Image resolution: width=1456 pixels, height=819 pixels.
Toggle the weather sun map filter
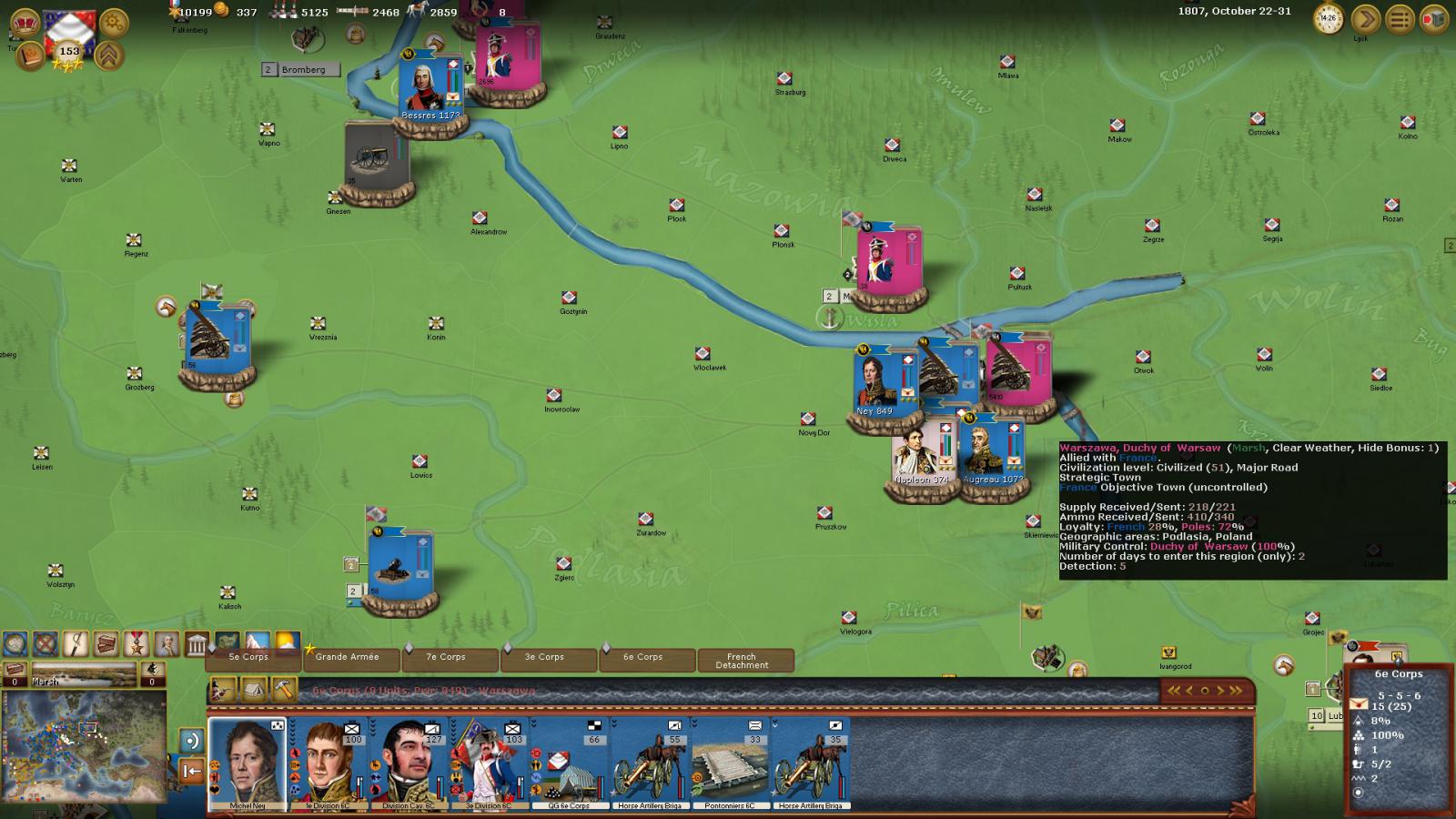pyautogui.click(x=288, y=643)
